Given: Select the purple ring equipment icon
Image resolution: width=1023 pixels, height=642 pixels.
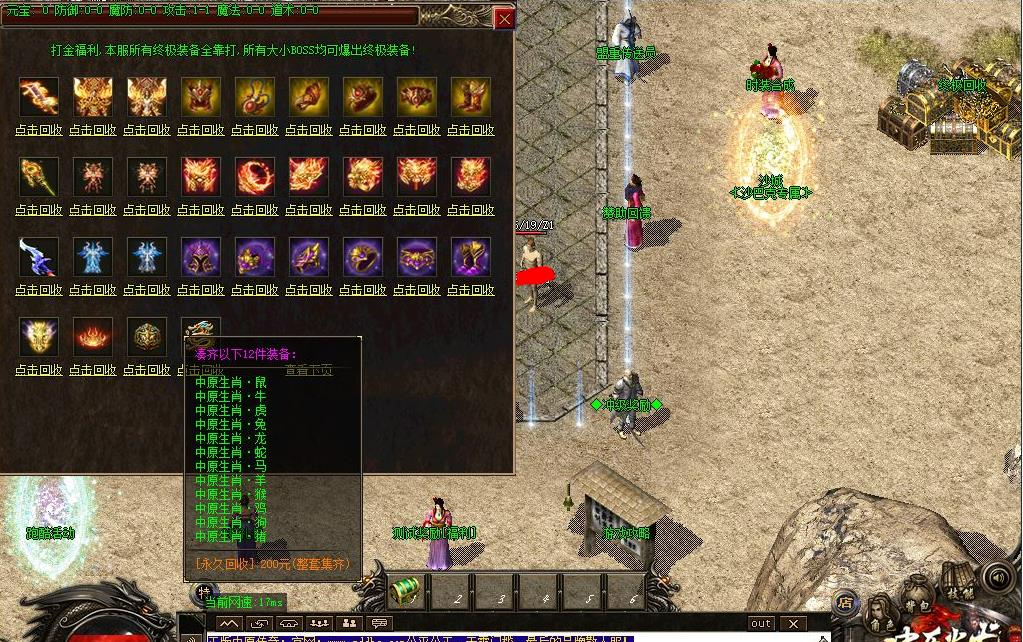Looking at the screenshot, I should coord(363,257).
